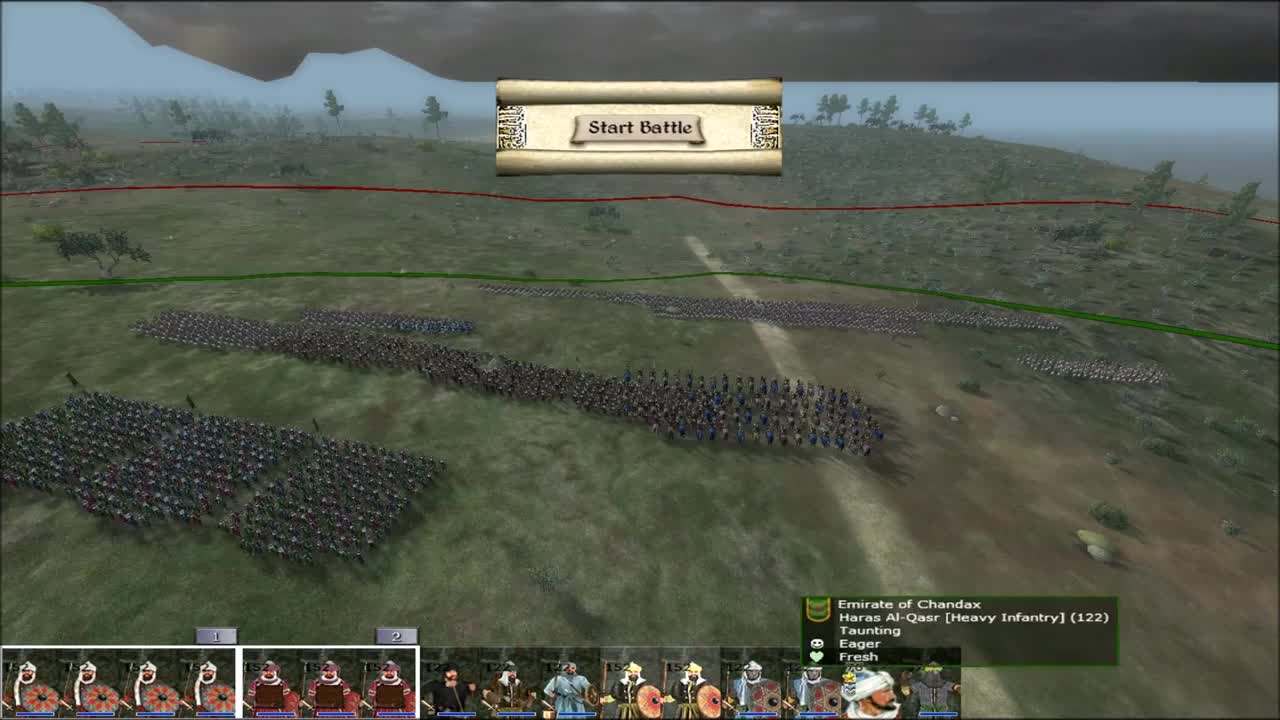Click the second brown-armored infantry thumbnail in group 2

tap(330, 685)
